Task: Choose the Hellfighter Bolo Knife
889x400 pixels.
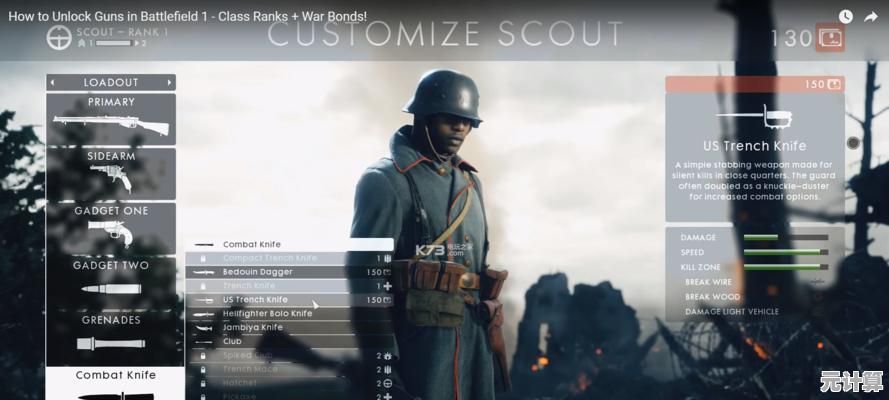Action: click(288, 313)
